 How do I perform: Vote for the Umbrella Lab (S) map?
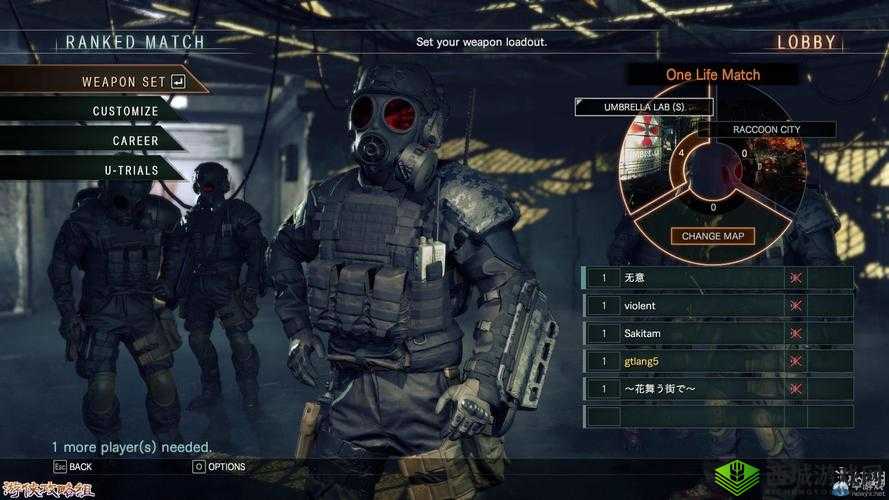(644, 107)
